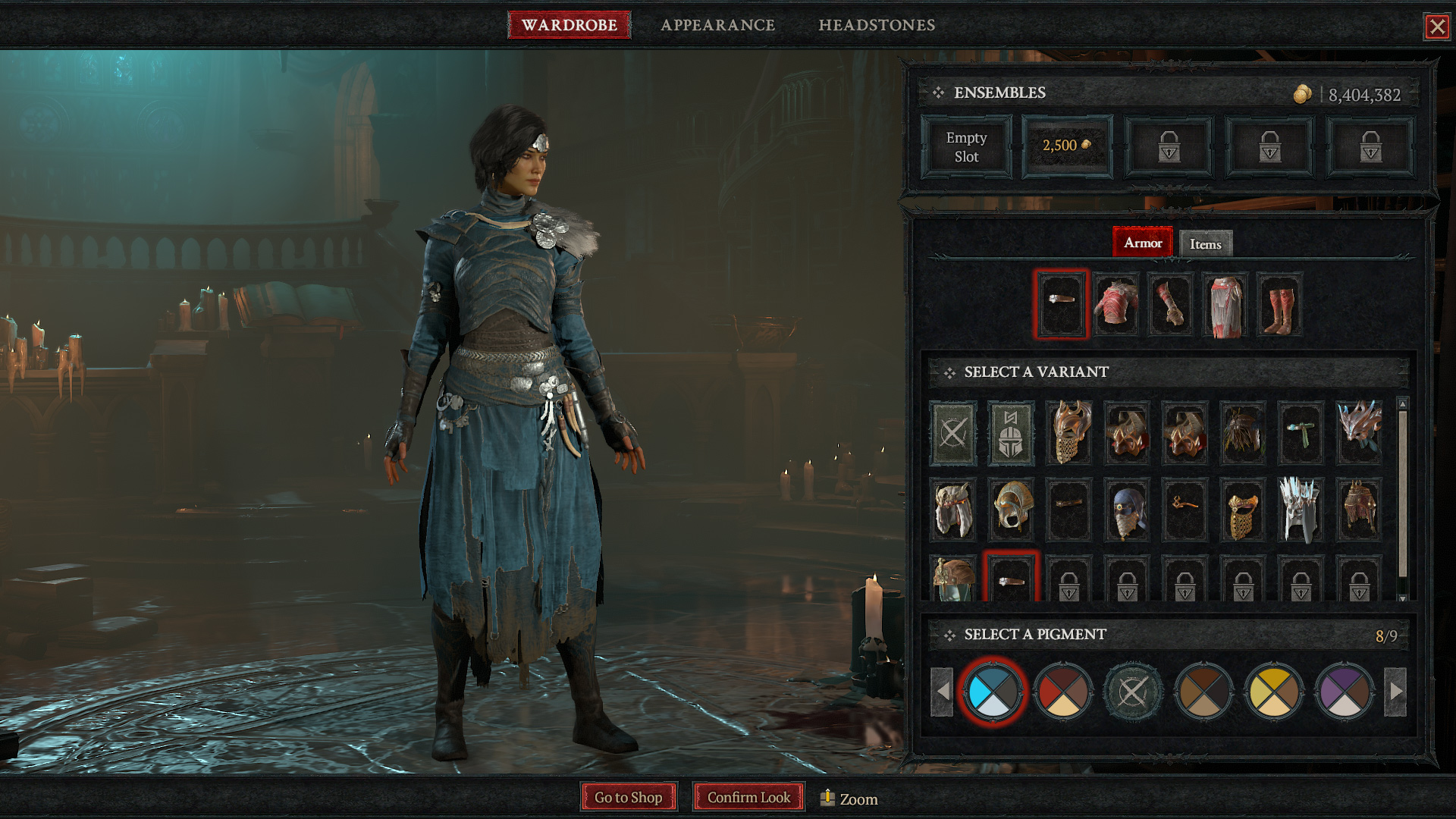Select the Wardrobe tab
This screenshot has height=819, width=1456.
click(x=569, y=25)
